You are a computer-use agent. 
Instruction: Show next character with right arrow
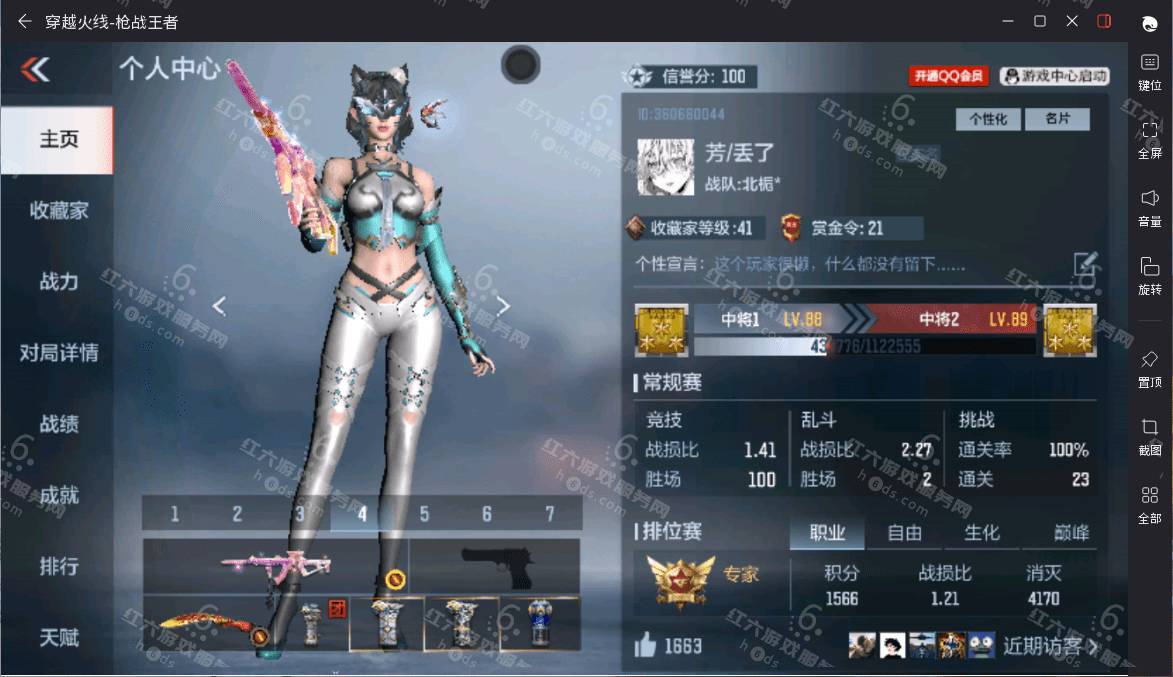[503, 306]
